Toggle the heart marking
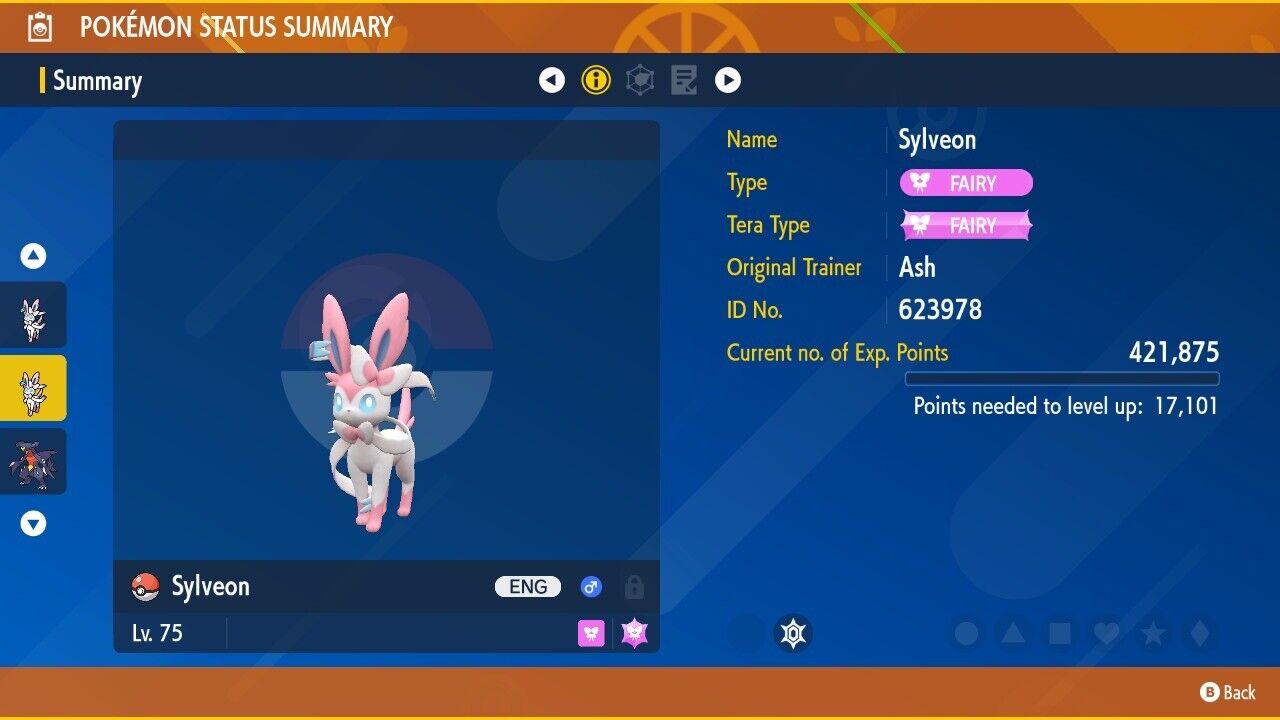Screen dimensions: 1280x720 tap(1106, 633)
